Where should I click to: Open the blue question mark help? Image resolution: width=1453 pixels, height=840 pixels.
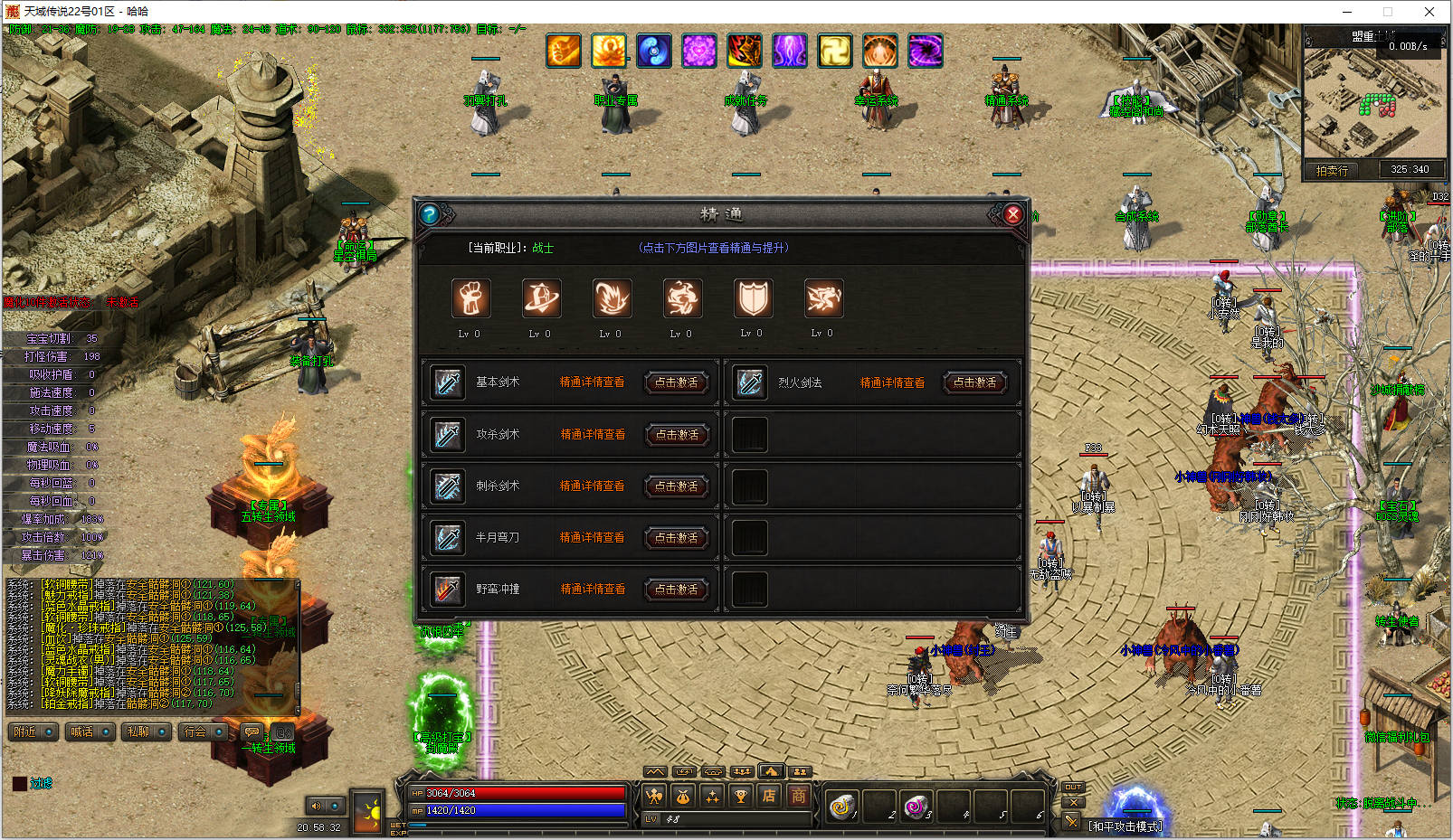(x=430, y=214)
